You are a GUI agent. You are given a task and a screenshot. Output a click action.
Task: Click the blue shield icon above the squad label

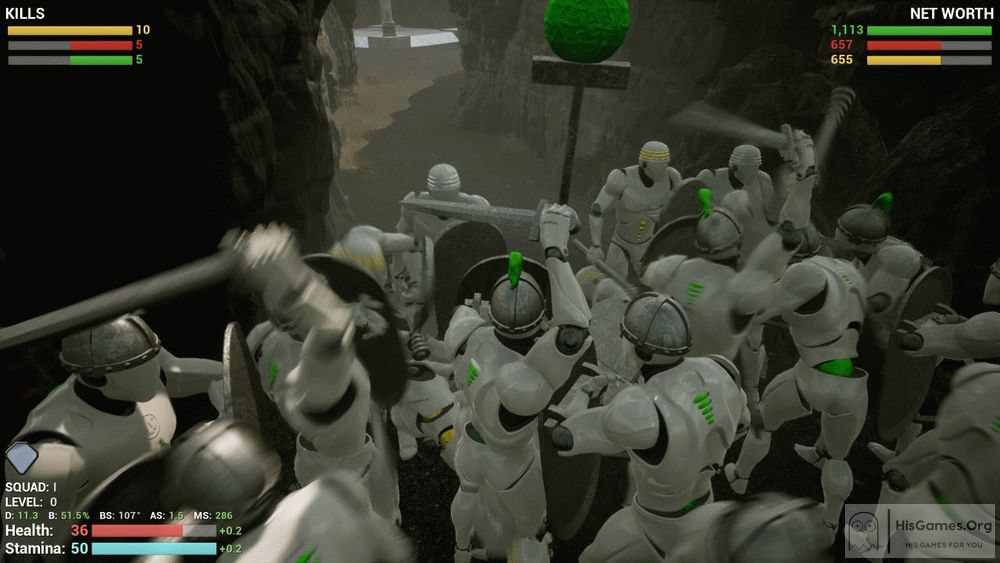click(21, 460)
